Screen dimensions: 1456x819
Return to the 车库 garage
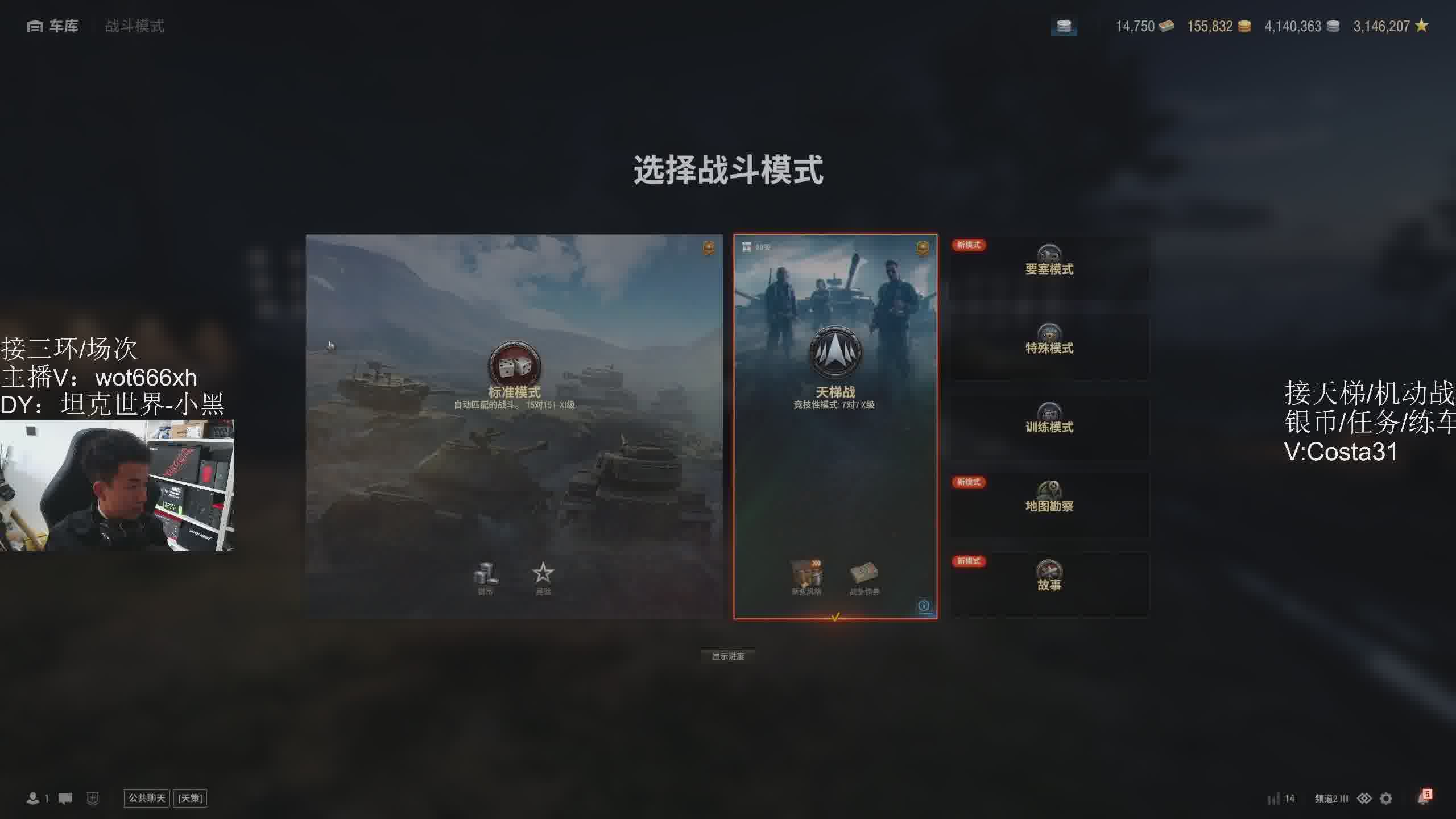(53, 26)
